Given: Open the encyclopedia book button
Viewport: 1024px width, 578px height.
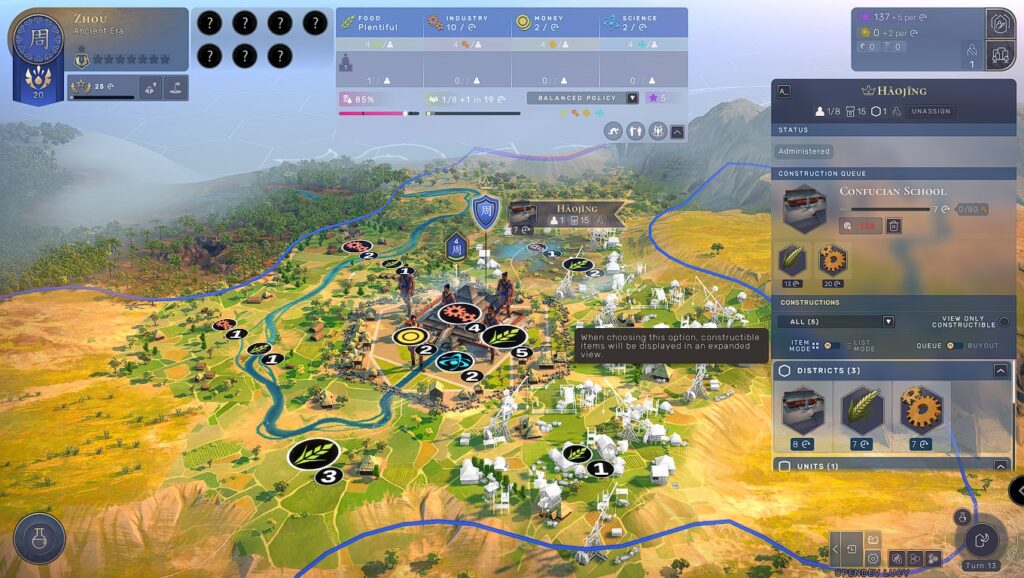Looking at the screenshot, I should (873, 540).
